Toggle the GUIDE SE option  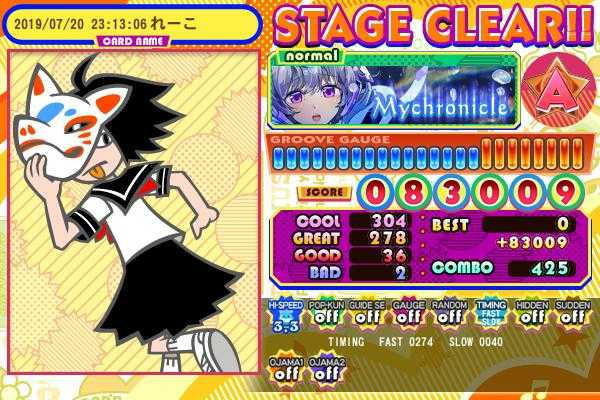366,314
